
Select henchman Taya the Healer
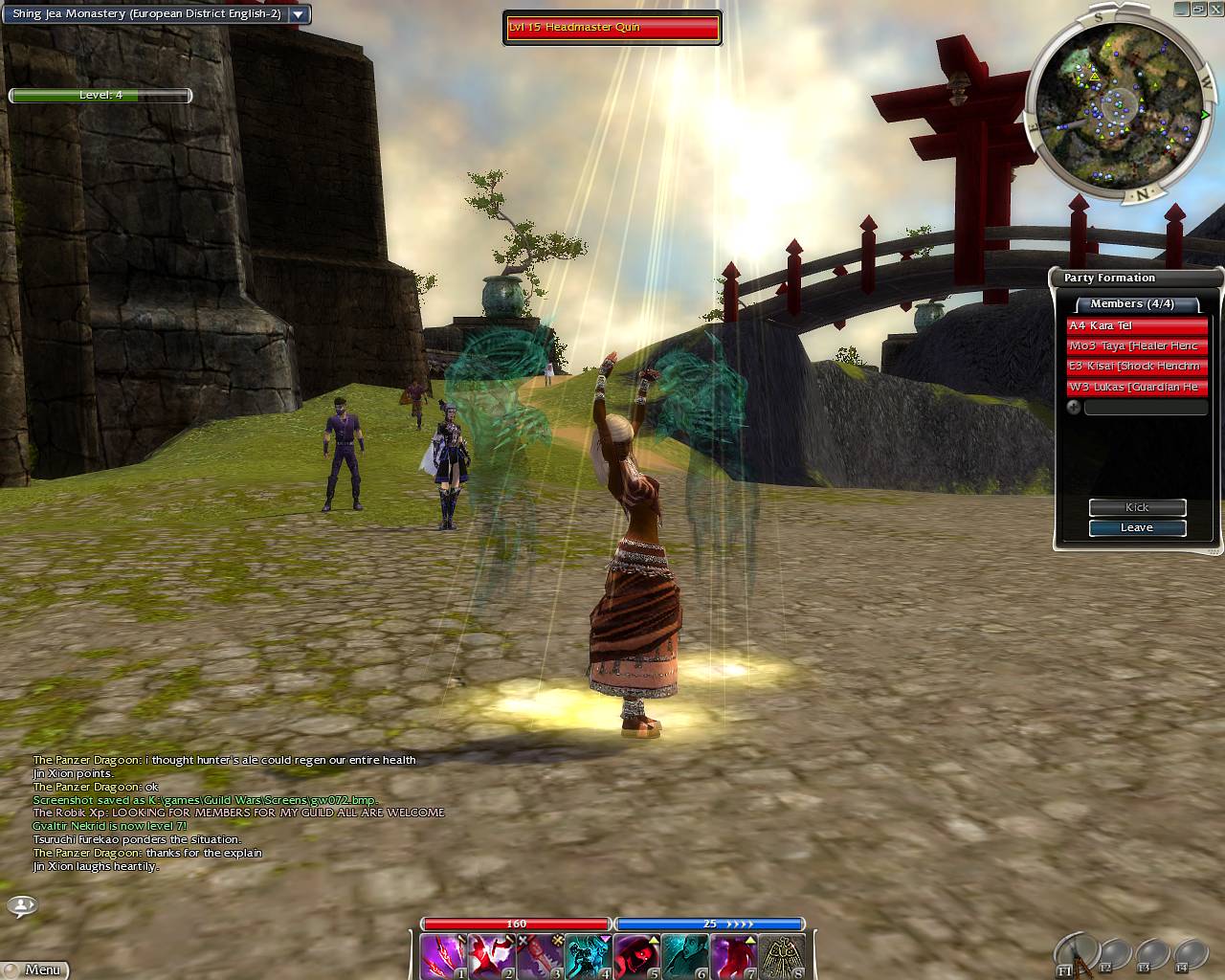1137,346
